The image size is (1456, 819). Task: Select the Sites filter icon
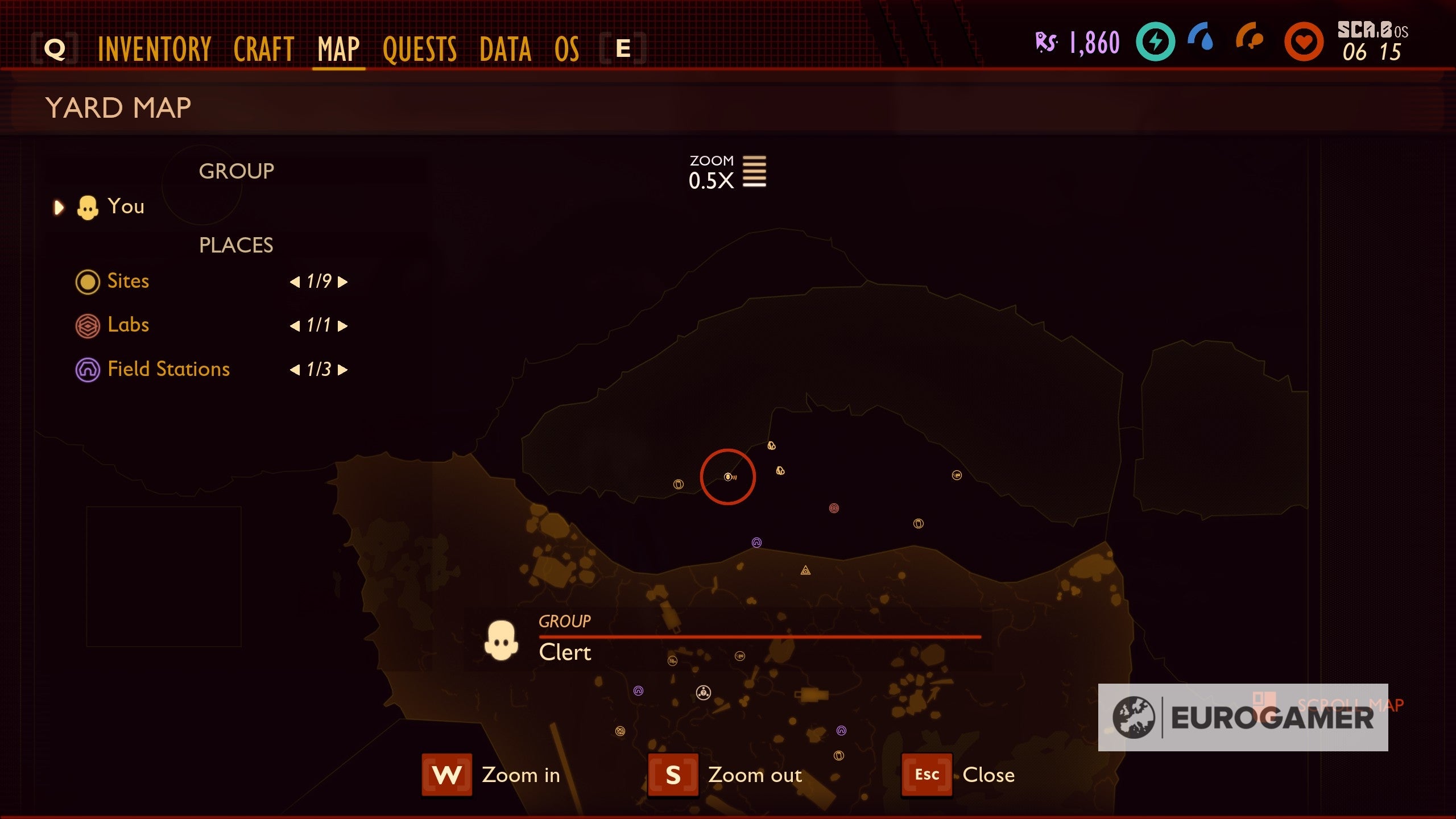(x=88, y=282)
